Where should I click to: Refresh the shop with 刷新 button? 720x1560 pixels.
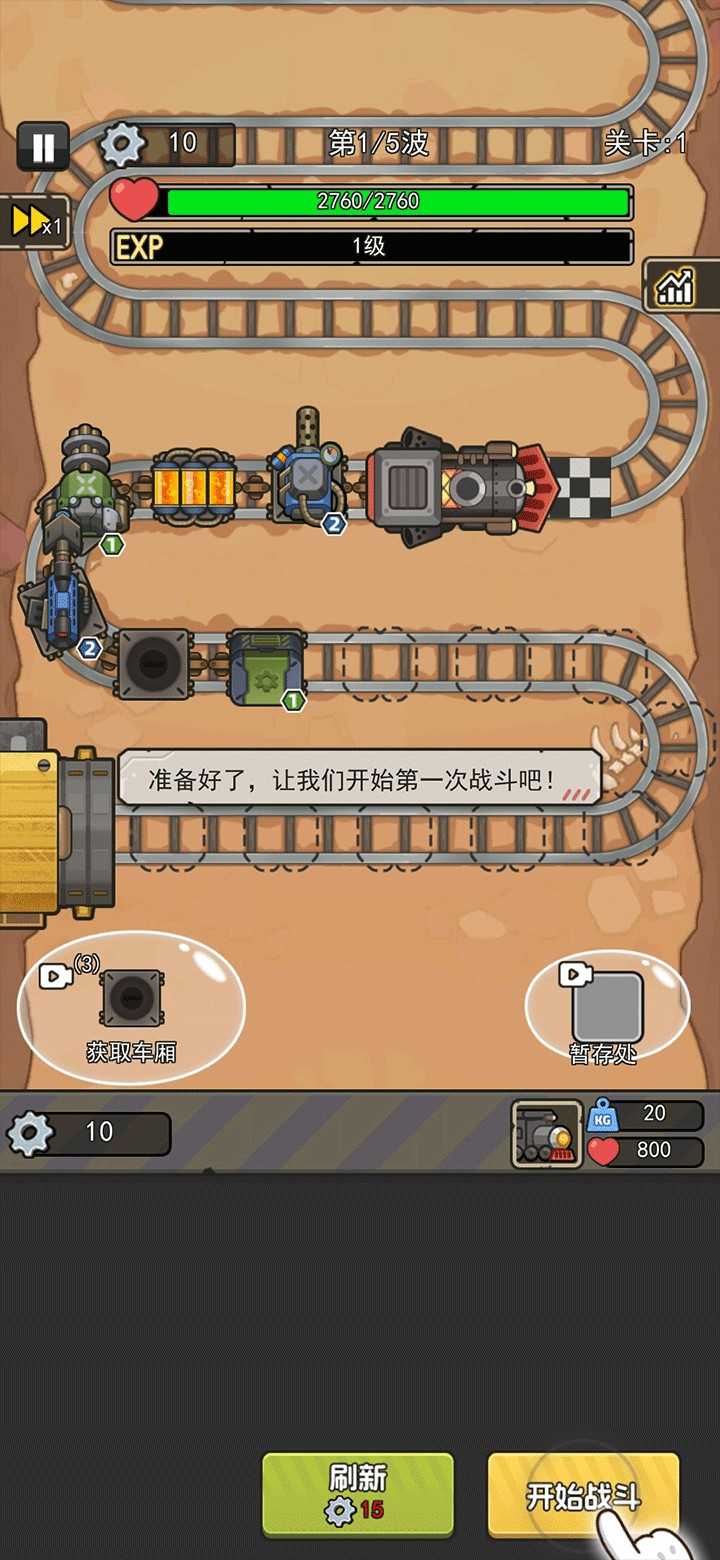click(357, 1493)
